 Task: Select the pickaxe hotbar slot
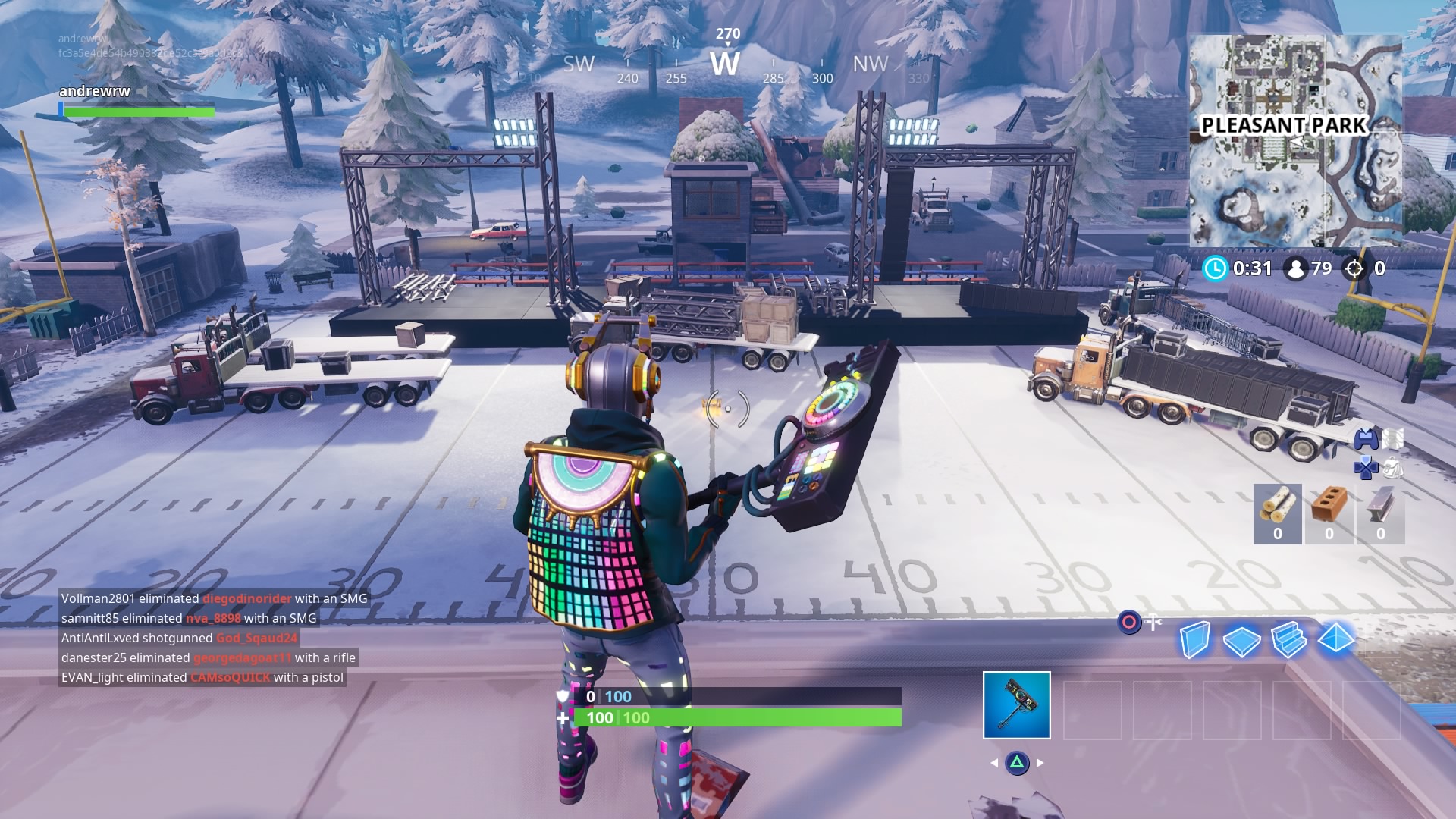point(1016,704)
